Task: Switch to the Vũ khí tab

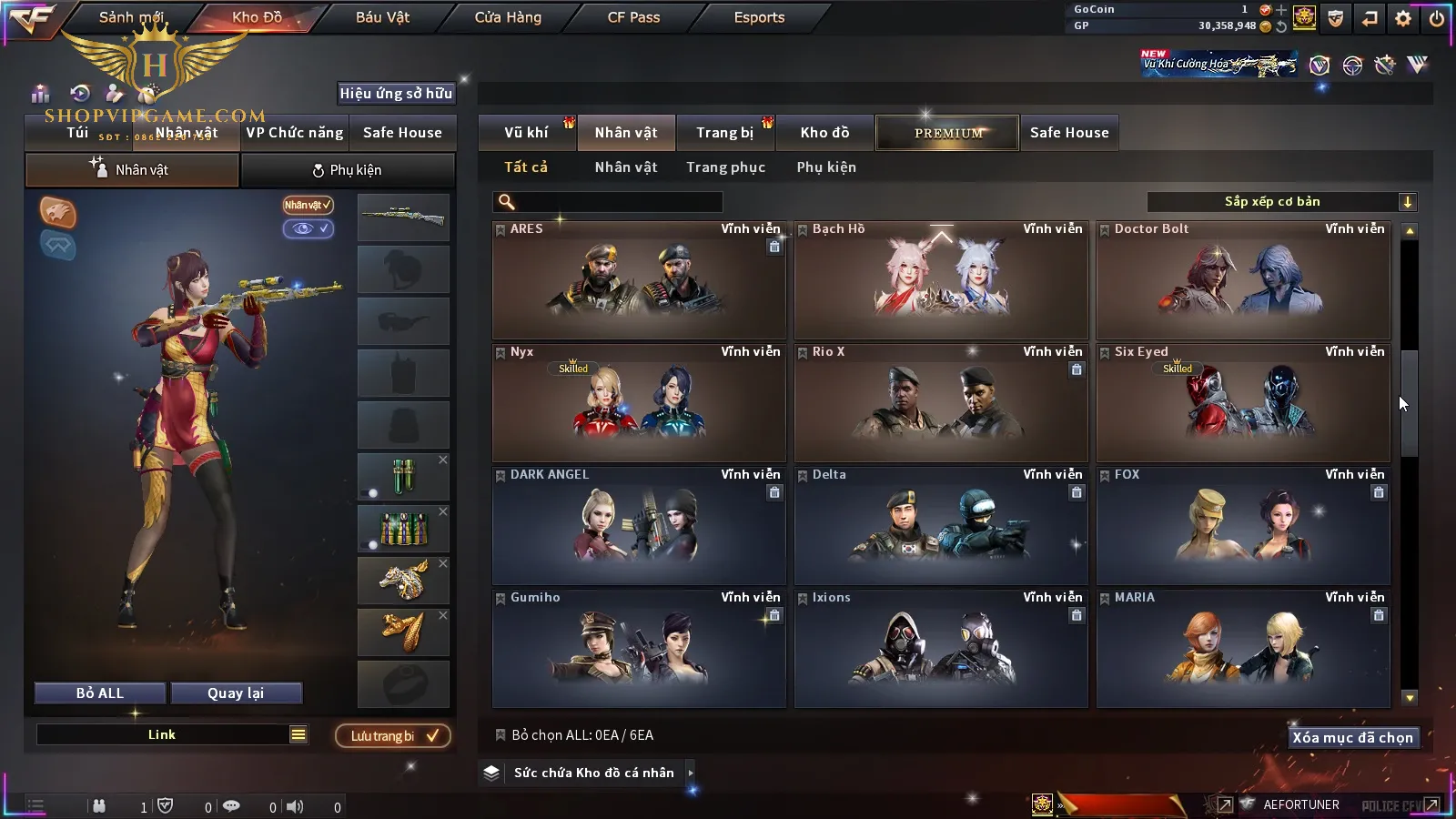Action: [x=526, y=133]
